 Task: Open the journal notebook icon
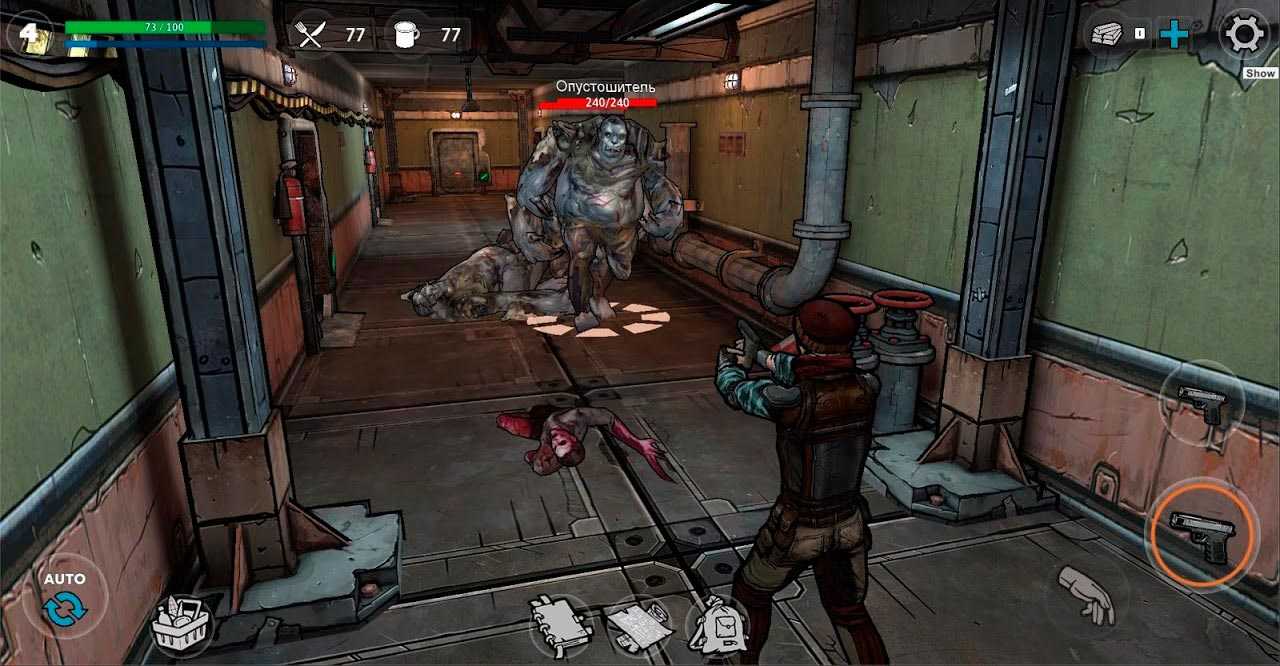click(559, 625)
